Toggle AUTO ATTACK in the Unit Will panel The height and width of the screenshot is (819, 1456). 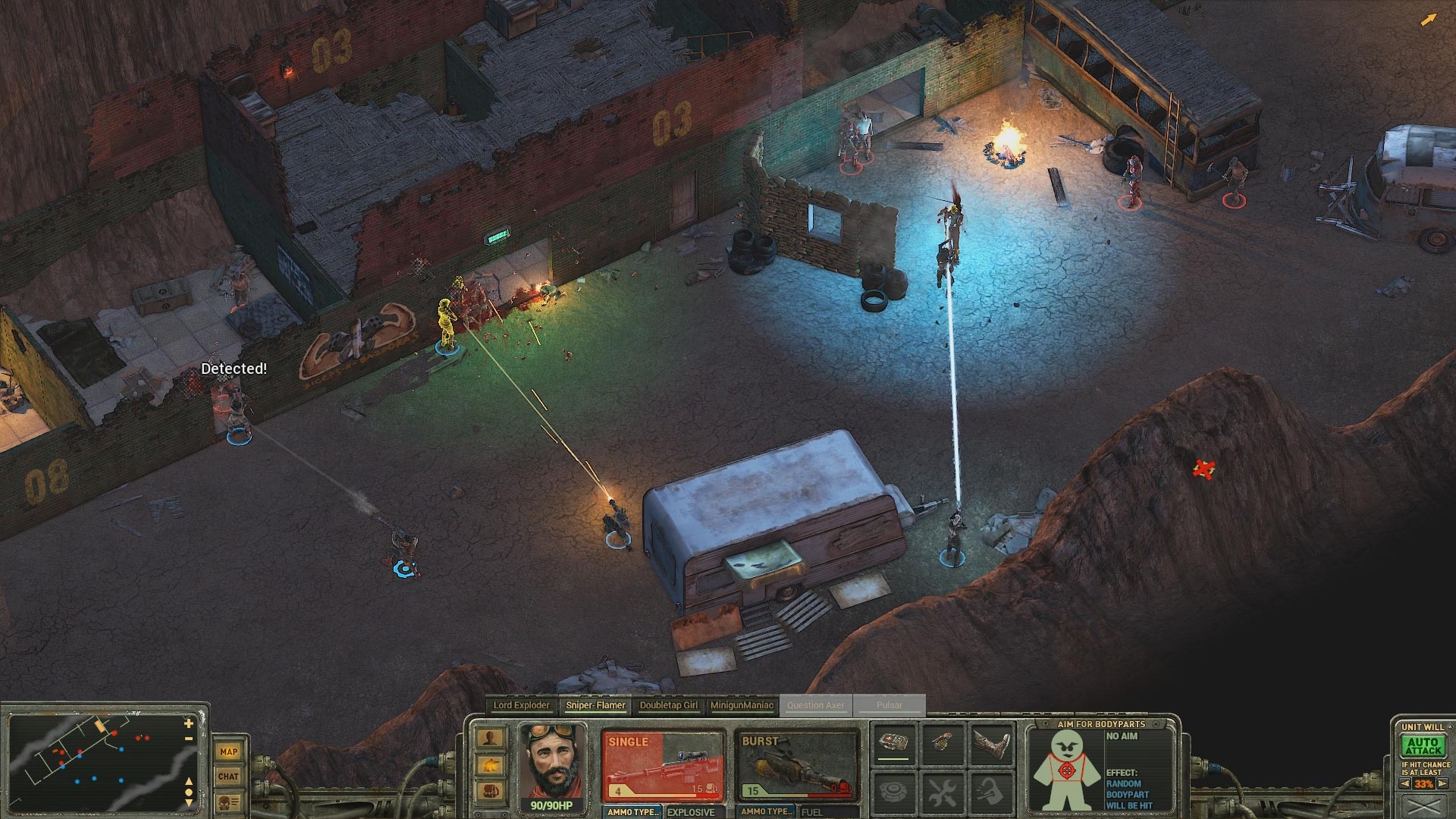1423,746
